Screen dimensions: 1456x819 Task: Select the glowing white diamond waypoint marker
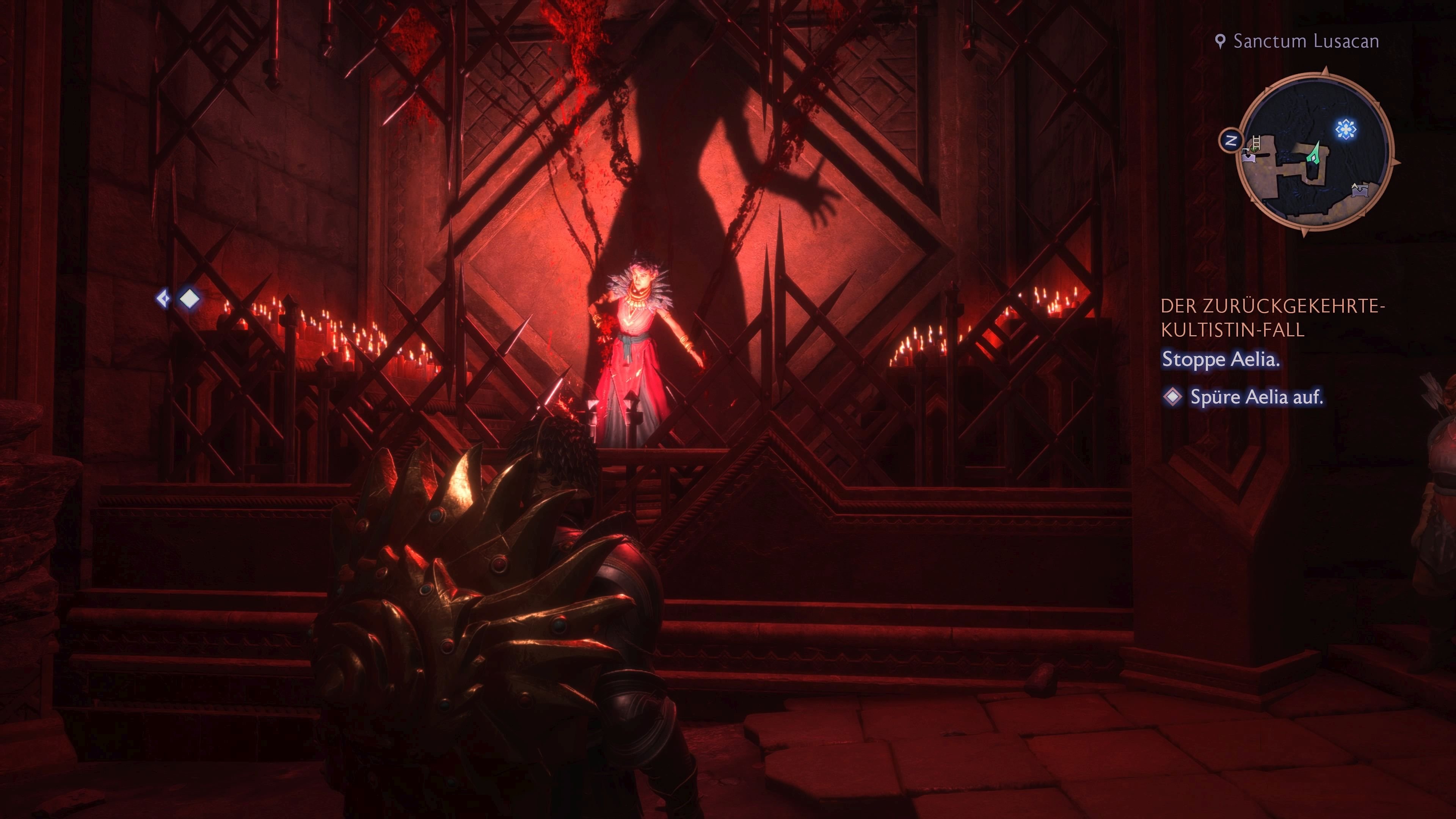(x=189, y=299)
